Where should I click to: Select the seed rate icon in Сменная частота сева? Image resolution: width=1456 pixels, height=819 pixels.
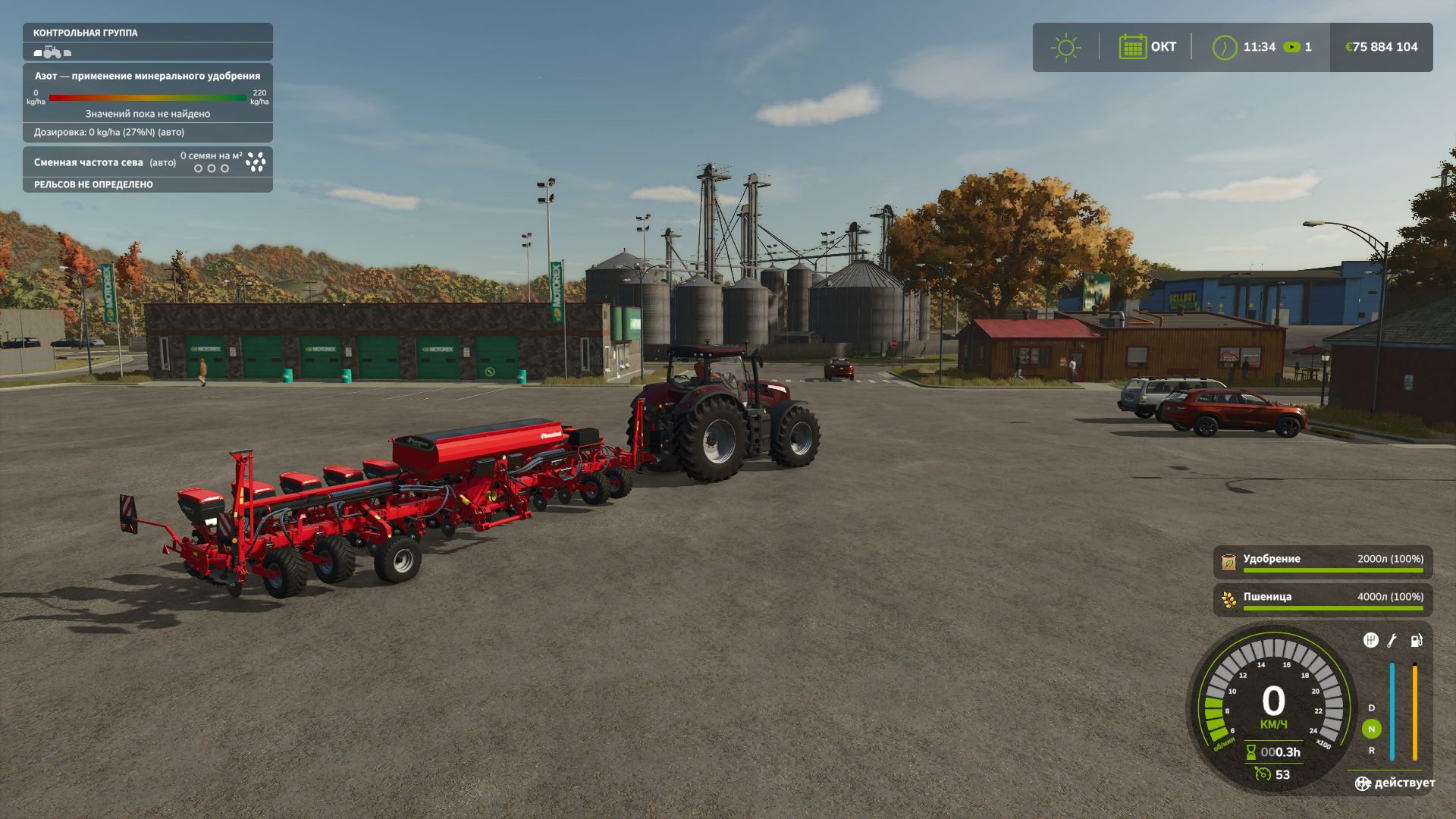coord(256,162)
